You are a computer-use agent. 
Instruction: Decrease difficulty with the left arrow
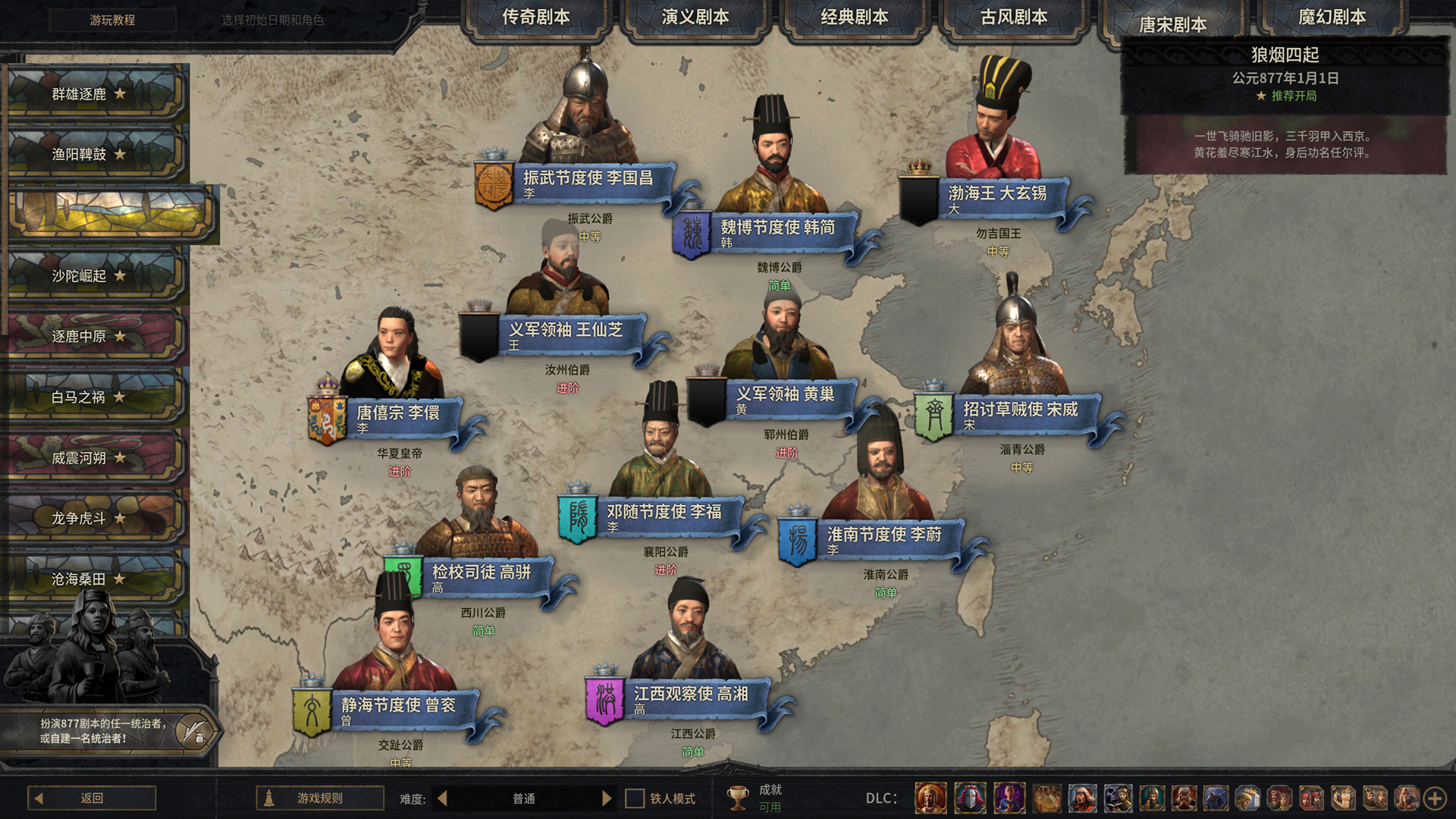(442, 797)
